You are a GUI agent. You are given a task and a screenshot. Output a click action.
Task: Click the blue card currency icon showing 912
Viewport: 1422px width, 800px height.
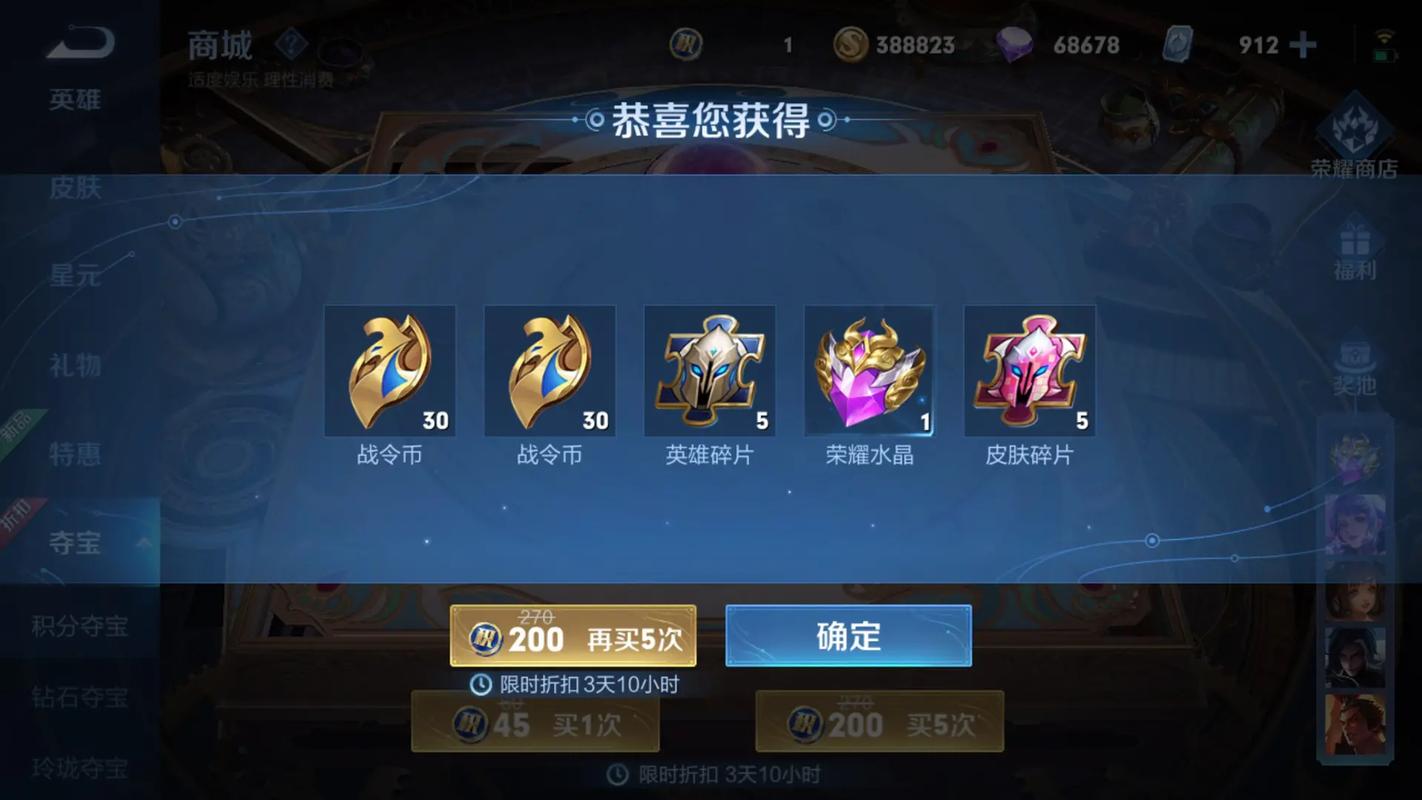[x=1179, y=44]
